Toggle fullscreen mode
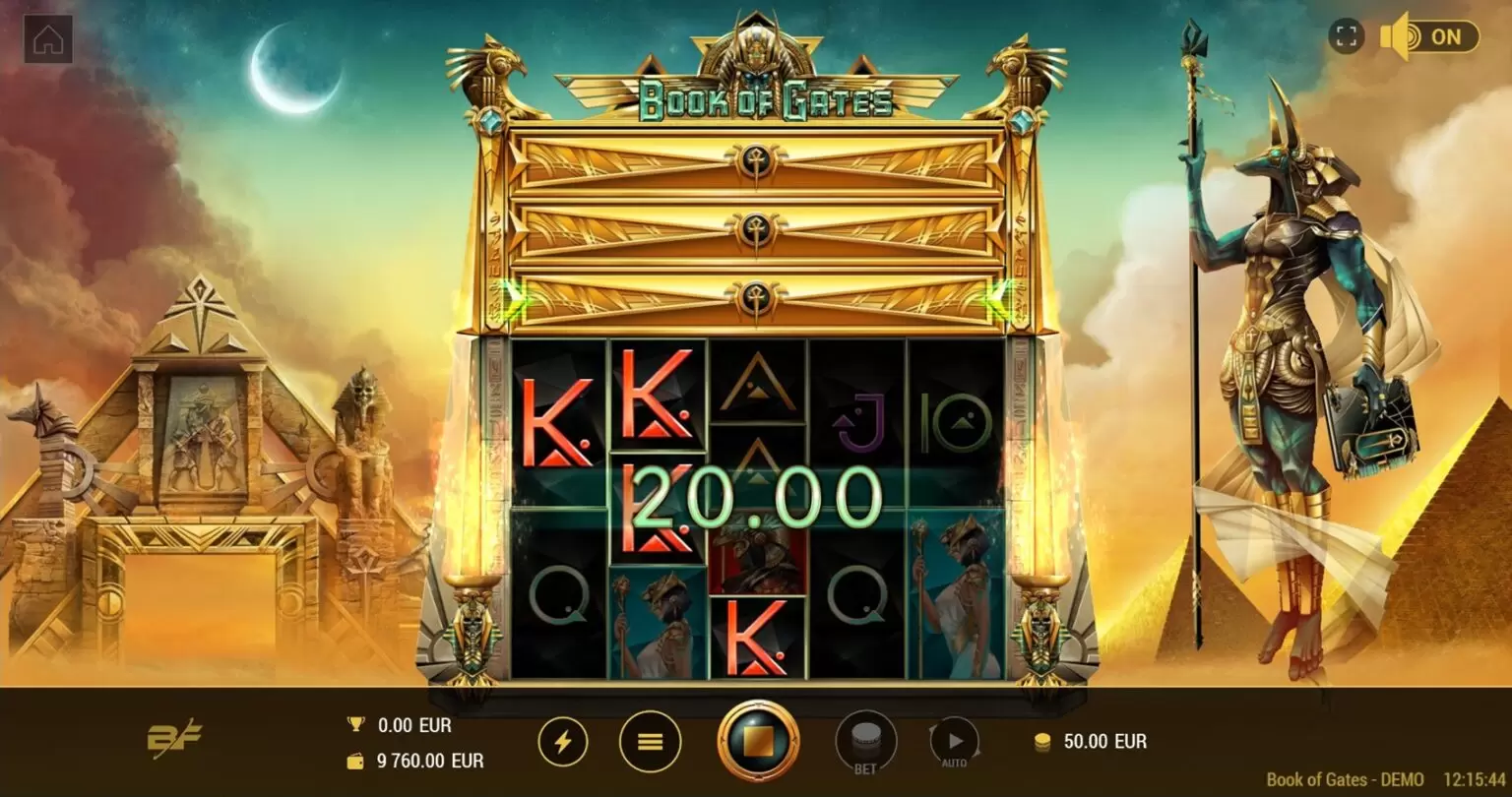Viewport: 1512px width, 797px height. click(1347, 37)
